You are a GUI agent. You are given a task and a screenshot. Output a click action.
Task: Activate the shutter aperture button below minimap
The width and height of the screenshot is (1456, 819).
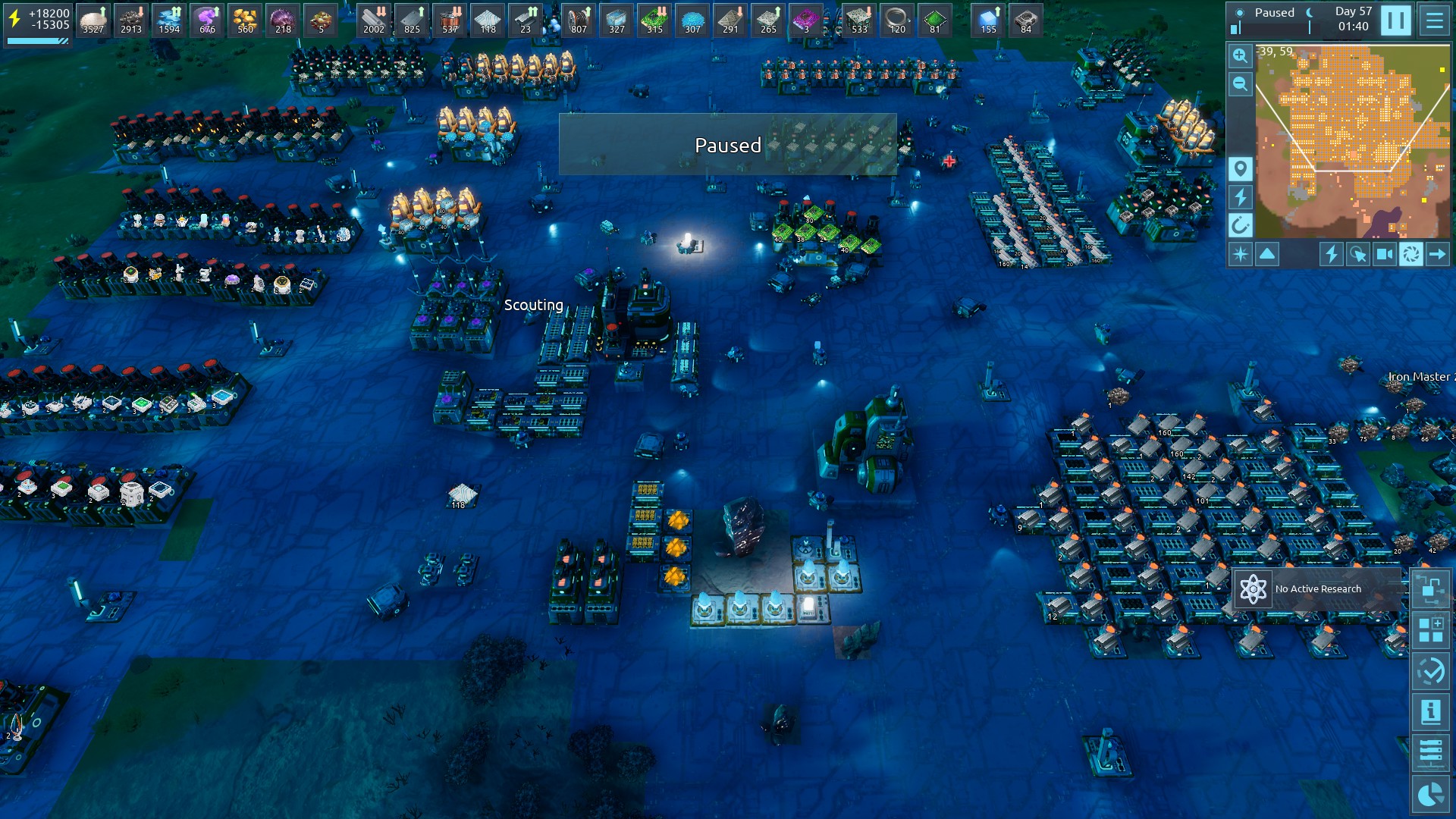(x=1410, y=254)
